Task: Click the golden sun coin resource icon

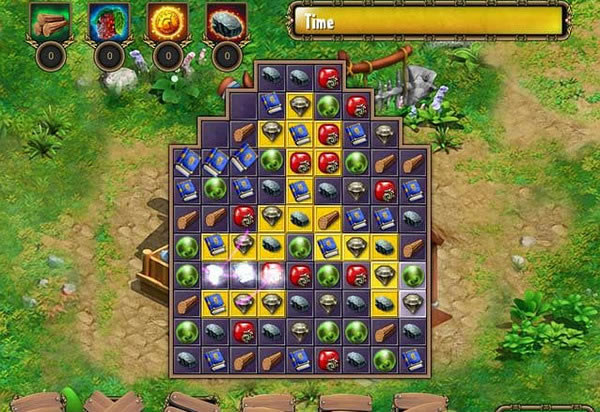Action: click(166, 22)
